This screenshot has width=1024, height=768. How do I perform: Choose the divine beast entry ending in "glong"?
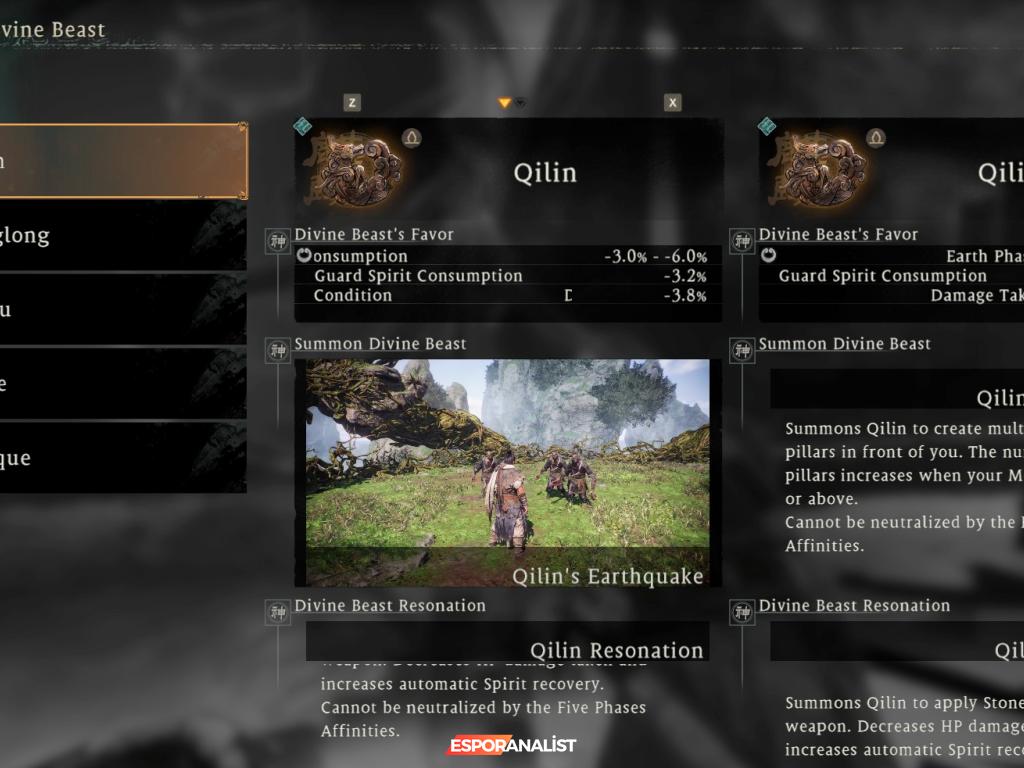[120, 236]
